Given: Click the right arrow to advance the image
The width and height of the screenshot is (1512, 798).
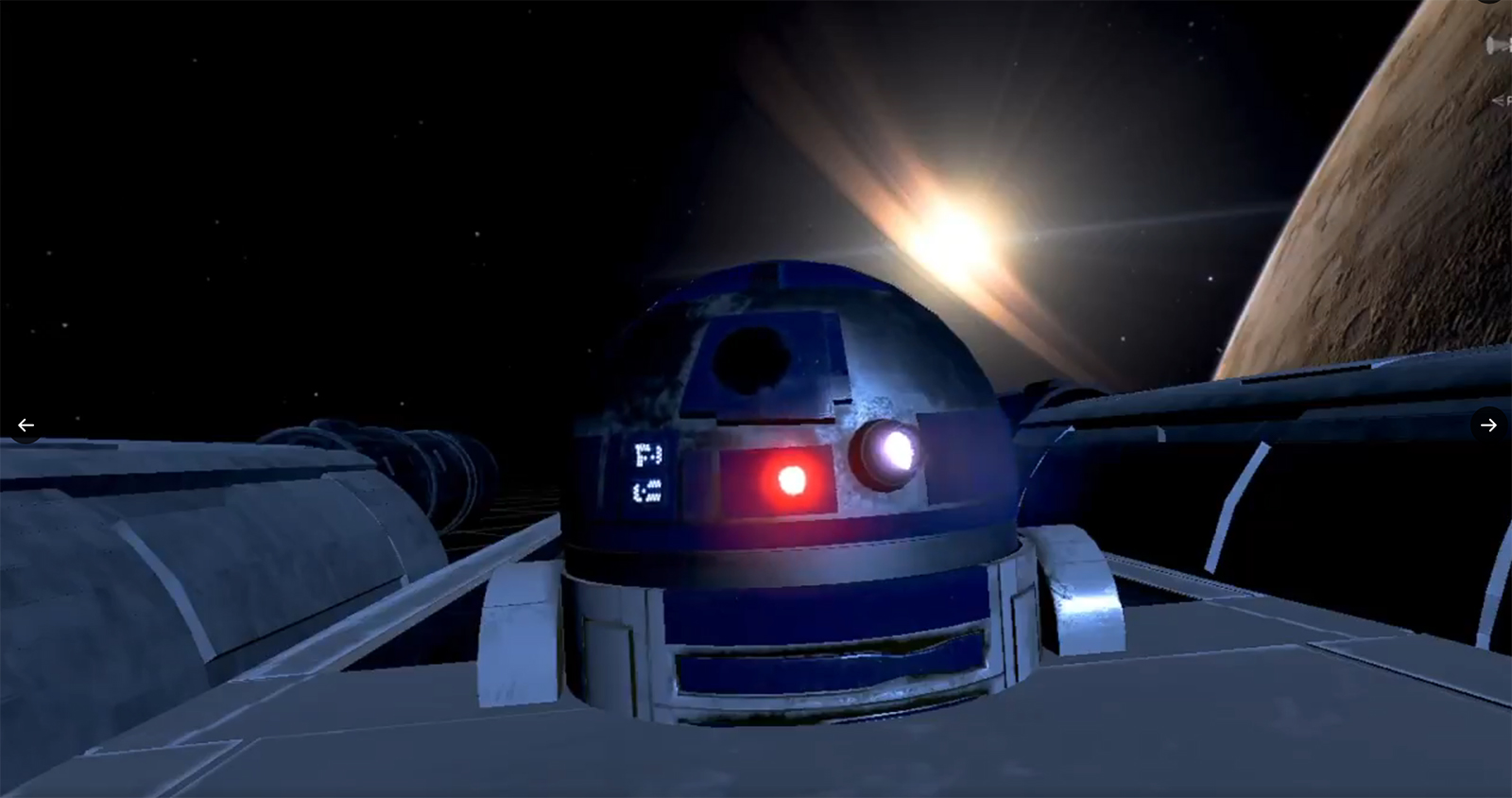Looking at the screenshot, I should click(x=1489, y=425).
